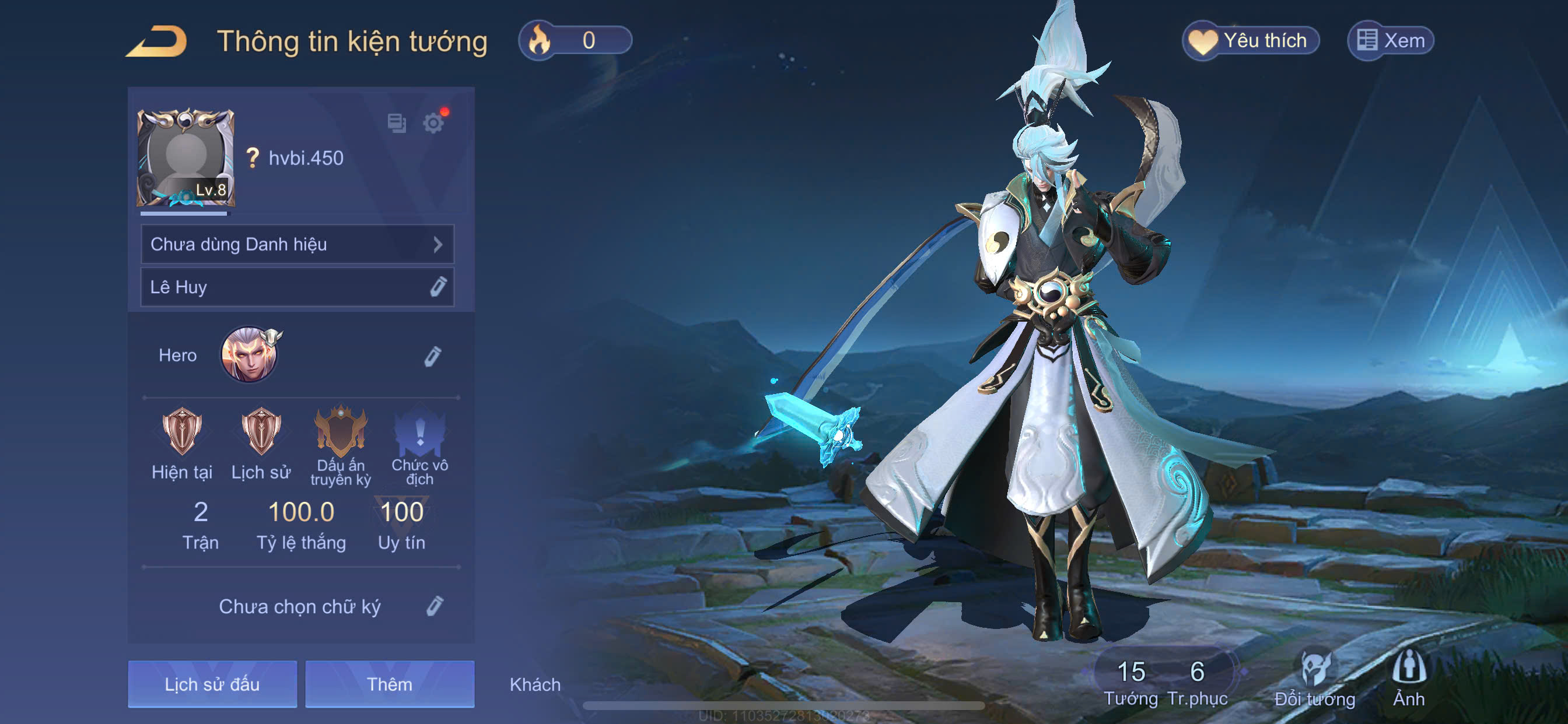Expand the Chưa dùng Danh hiệu title row
The width and height of the screenshot is (1568, 724).
click(297, 244)
